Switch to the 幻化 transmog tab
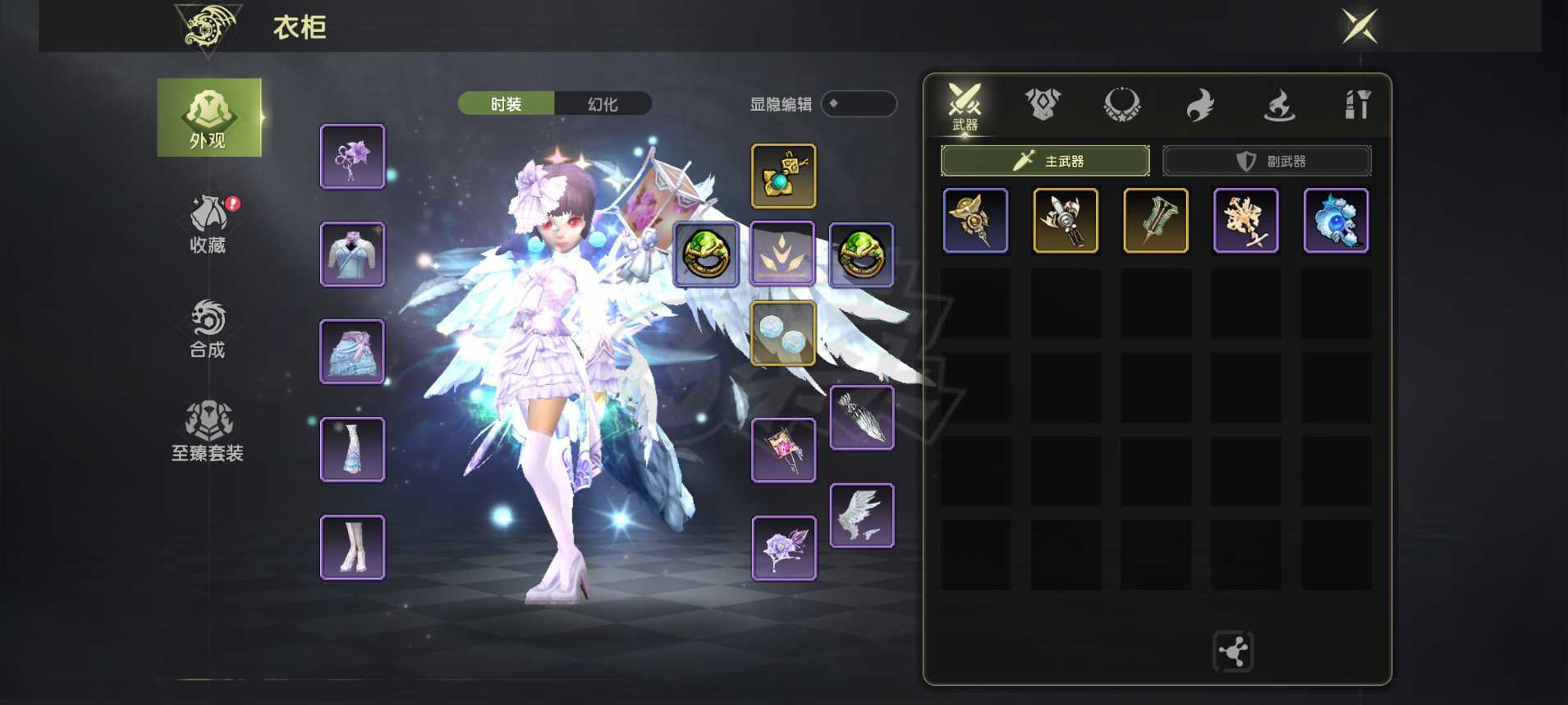The width and height of the screenshot is (1568, 705). pyautogui.click(x=603, y=104)
